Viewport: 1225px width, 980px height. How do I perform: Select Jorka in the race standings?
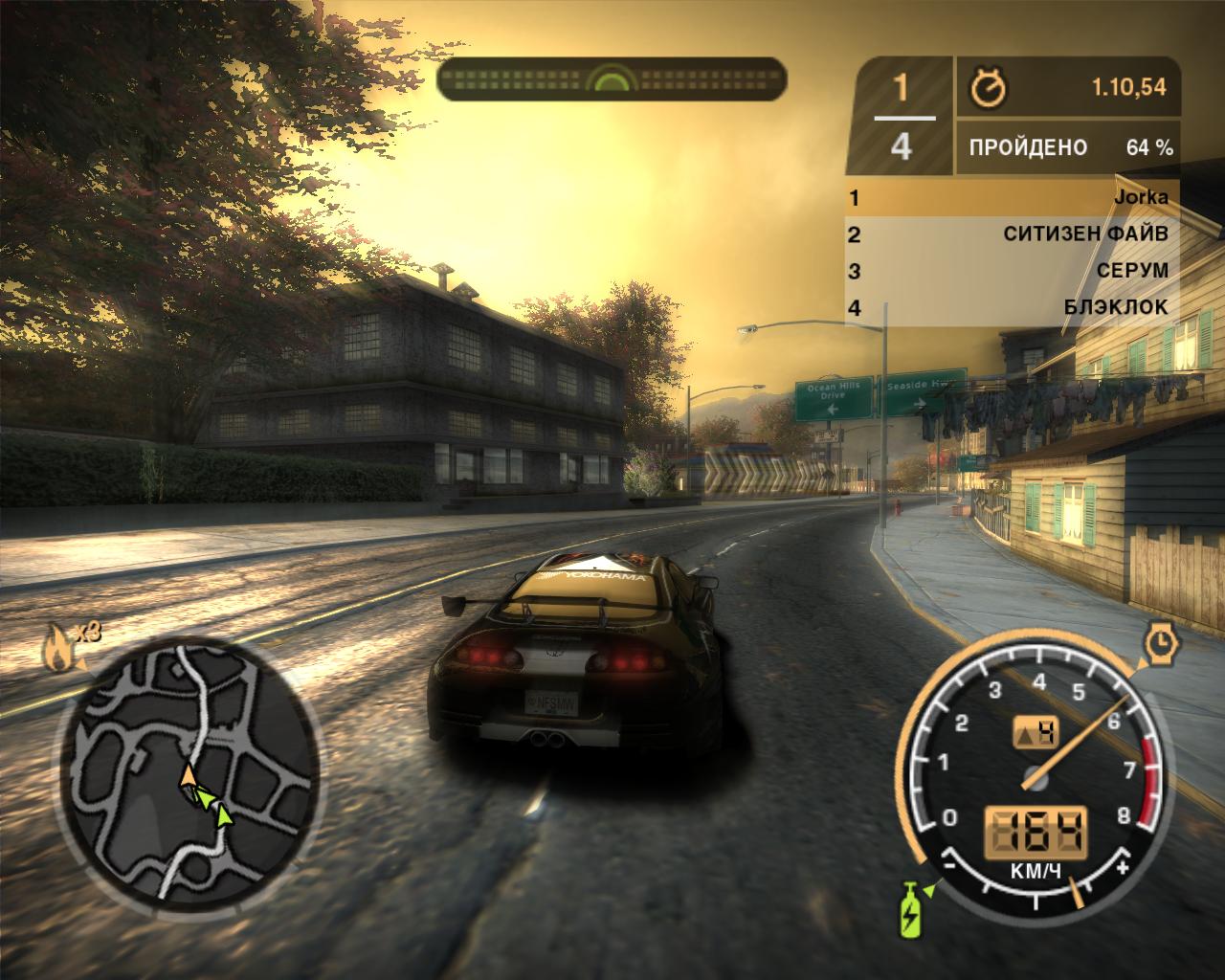(1011, 198)
